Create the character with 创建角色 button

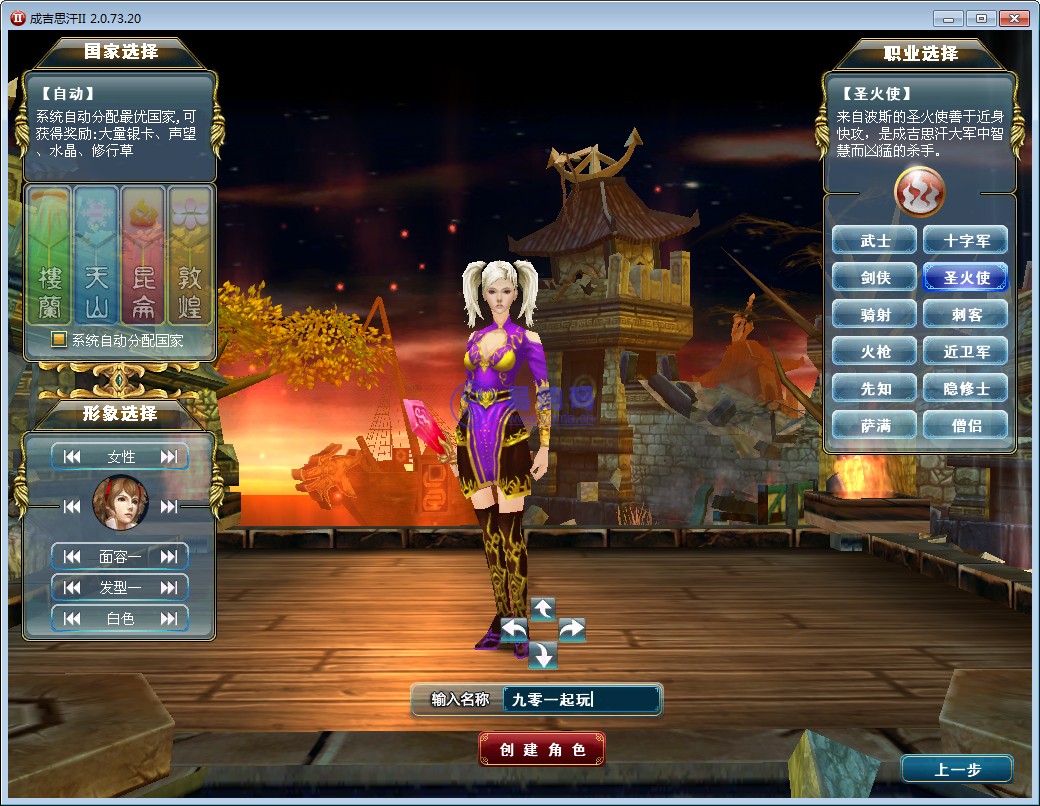(542, 749)
